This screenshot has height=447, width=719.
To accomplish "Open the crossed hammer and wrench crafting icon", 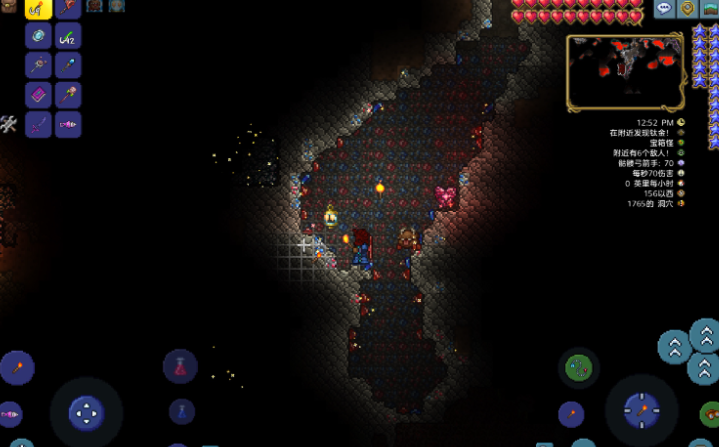I will coord(8,124).
